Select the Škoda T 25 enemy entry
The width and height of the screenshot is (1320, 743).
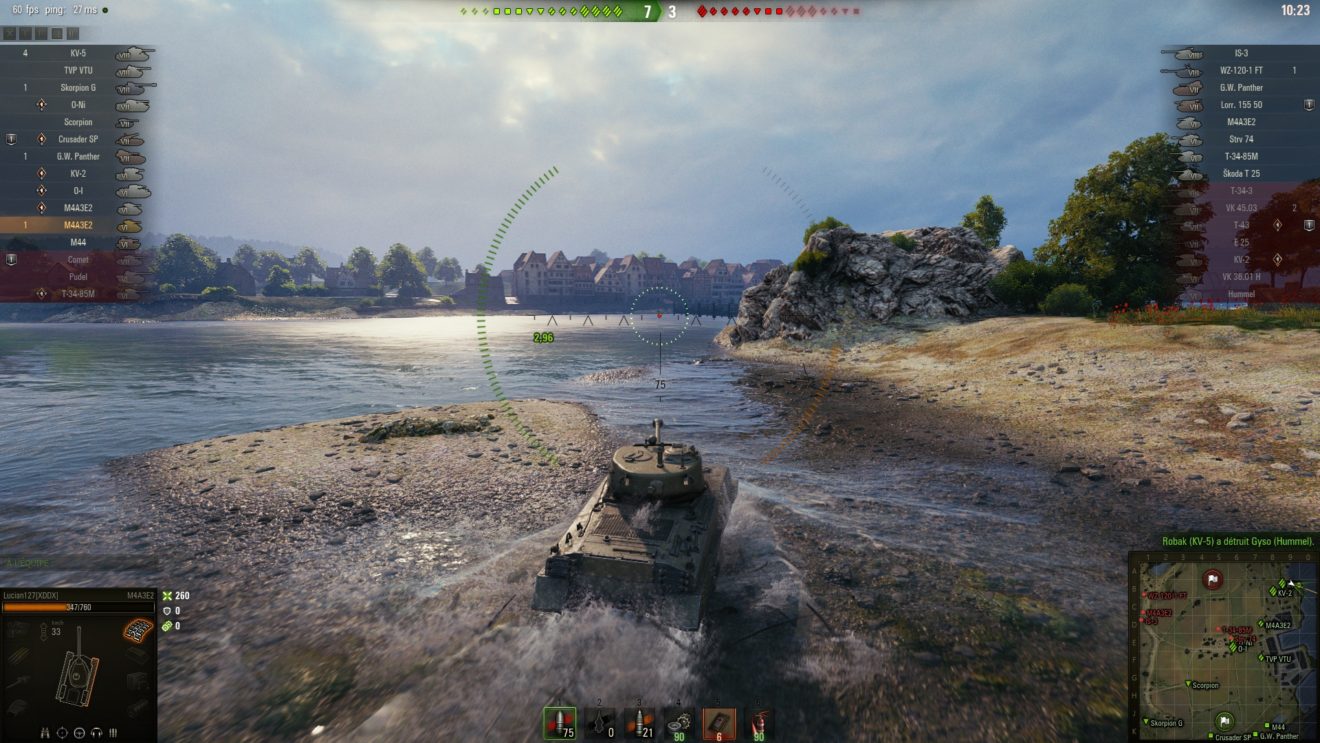[1240, 173]
